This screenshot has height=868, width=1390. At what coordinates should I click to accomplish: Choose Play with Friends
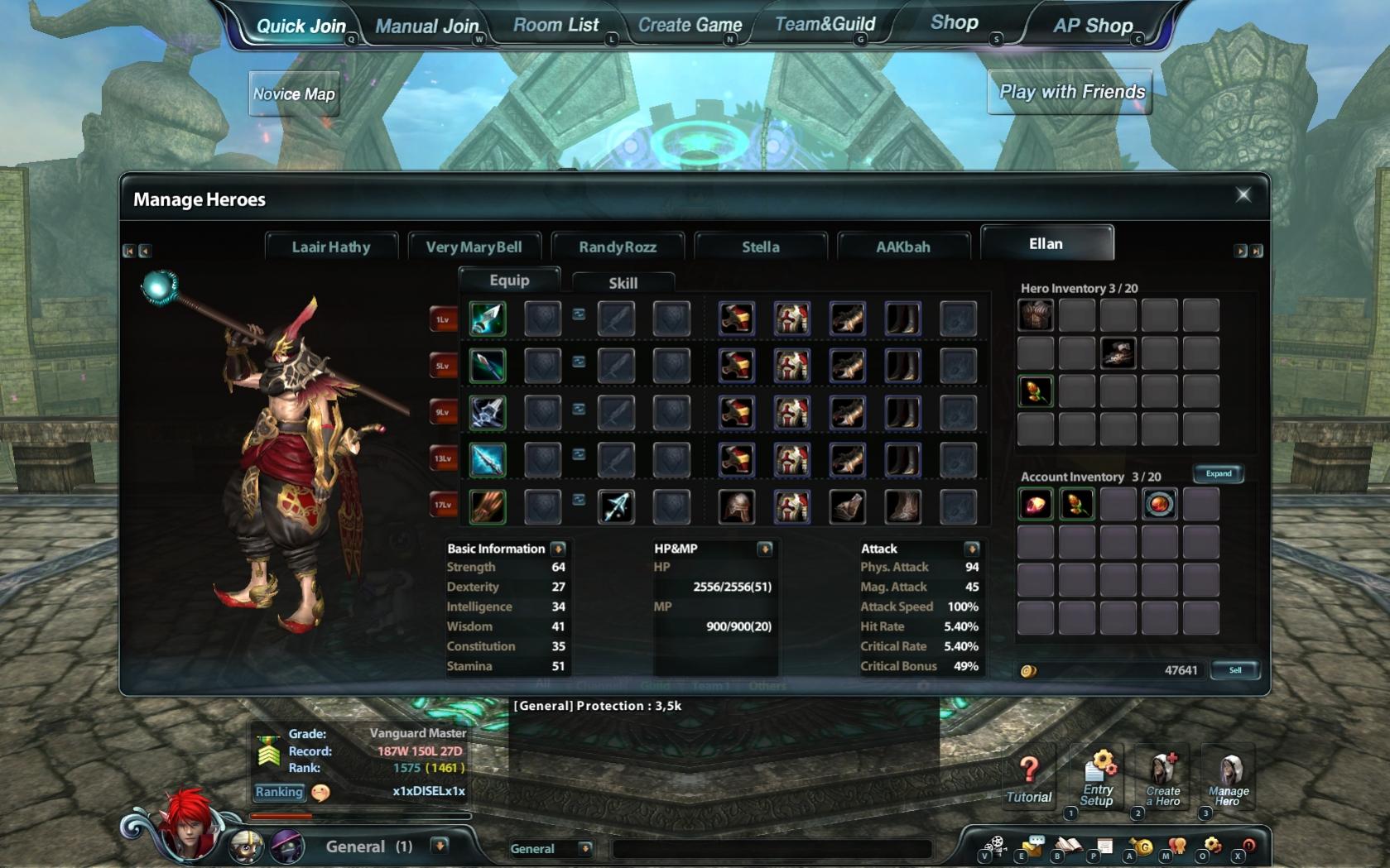(x=1071, y=92)
